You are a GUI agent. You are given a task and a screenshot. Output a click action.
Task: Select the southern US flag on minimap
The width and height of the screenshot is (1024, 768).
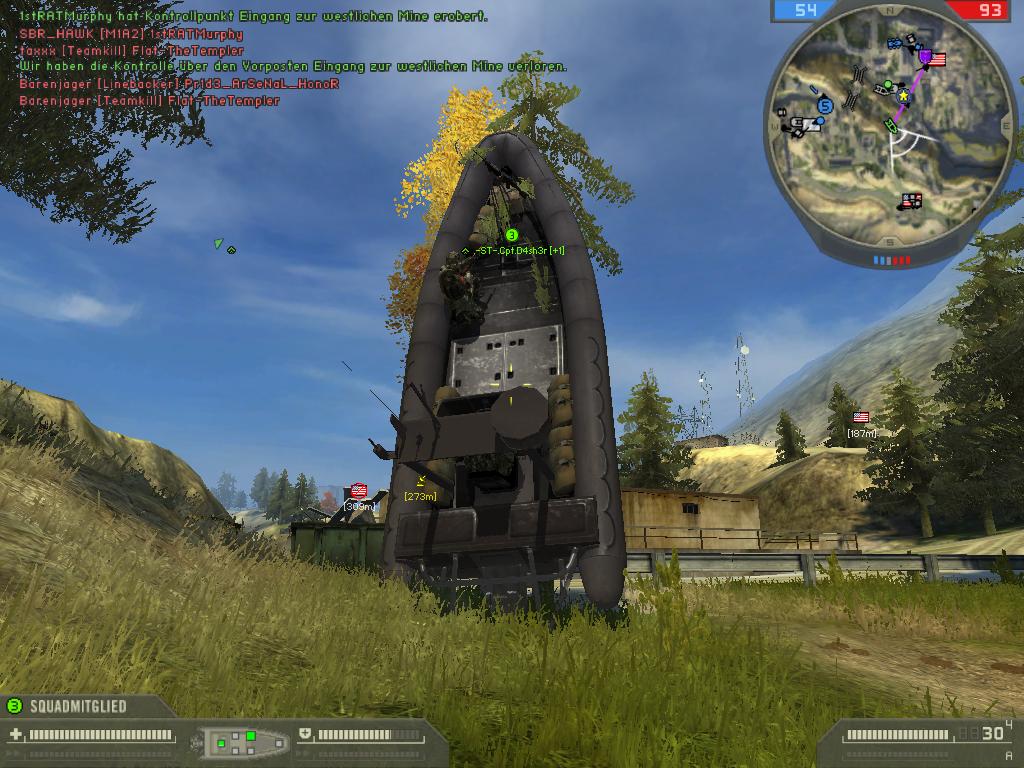911,201
